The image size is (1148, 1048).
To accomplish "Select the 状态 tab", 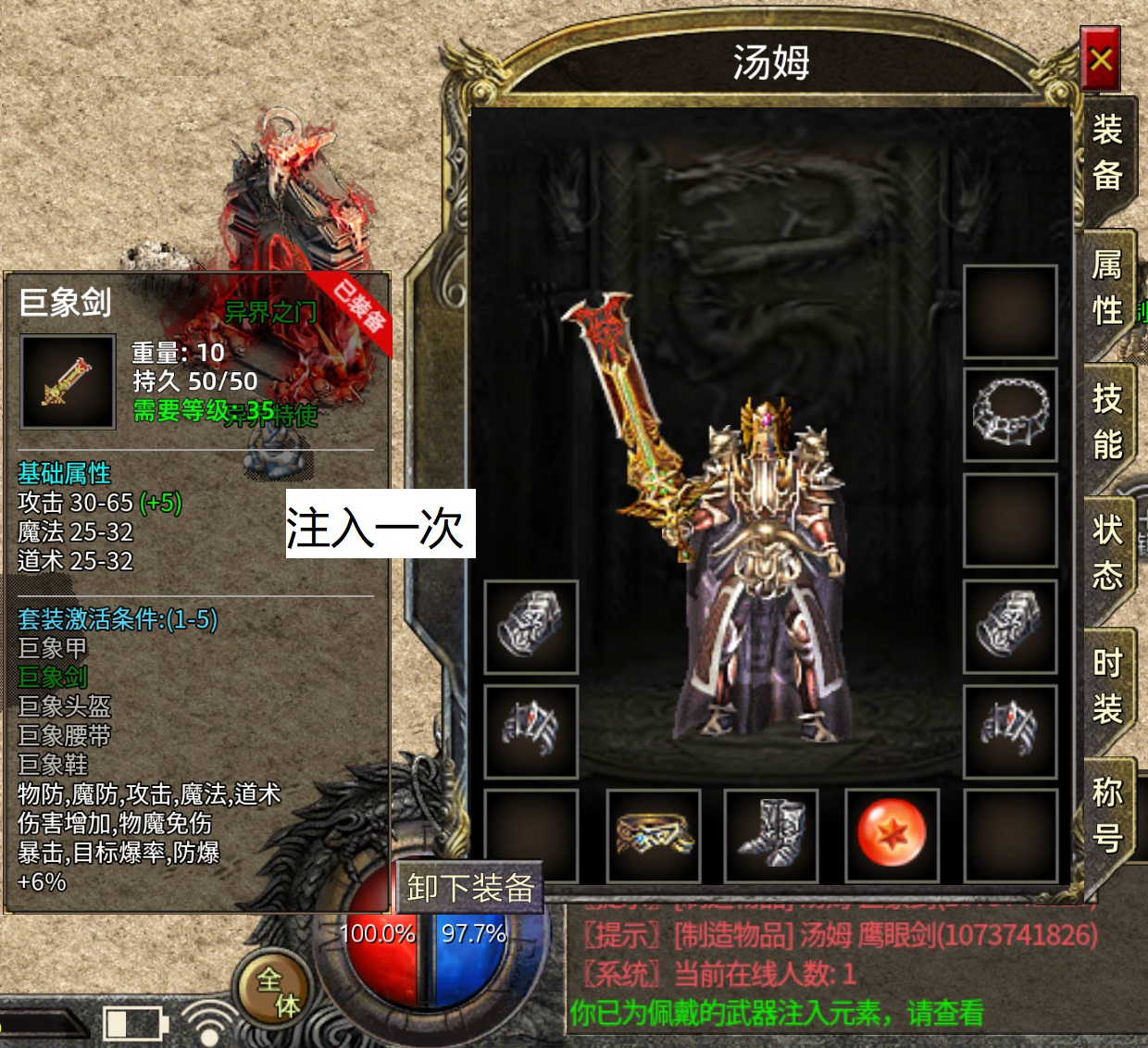I will (x=1107, y=554).
